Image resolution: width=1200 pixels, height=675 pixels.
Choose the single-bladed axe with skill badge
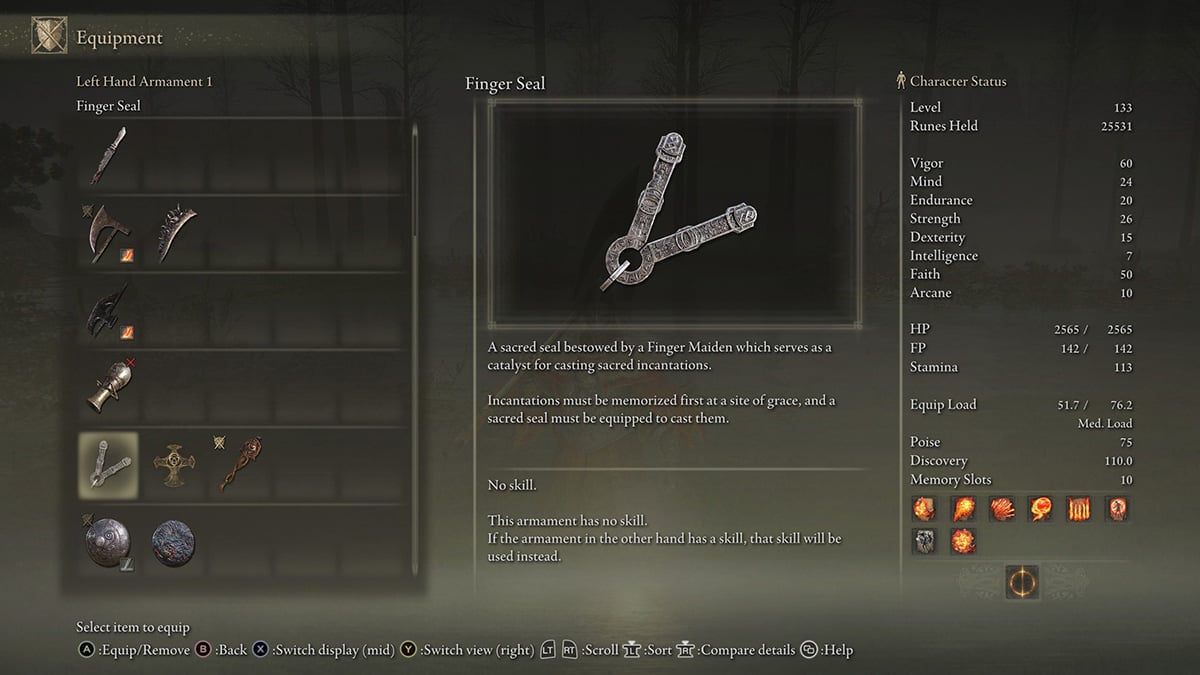[107, 233]
